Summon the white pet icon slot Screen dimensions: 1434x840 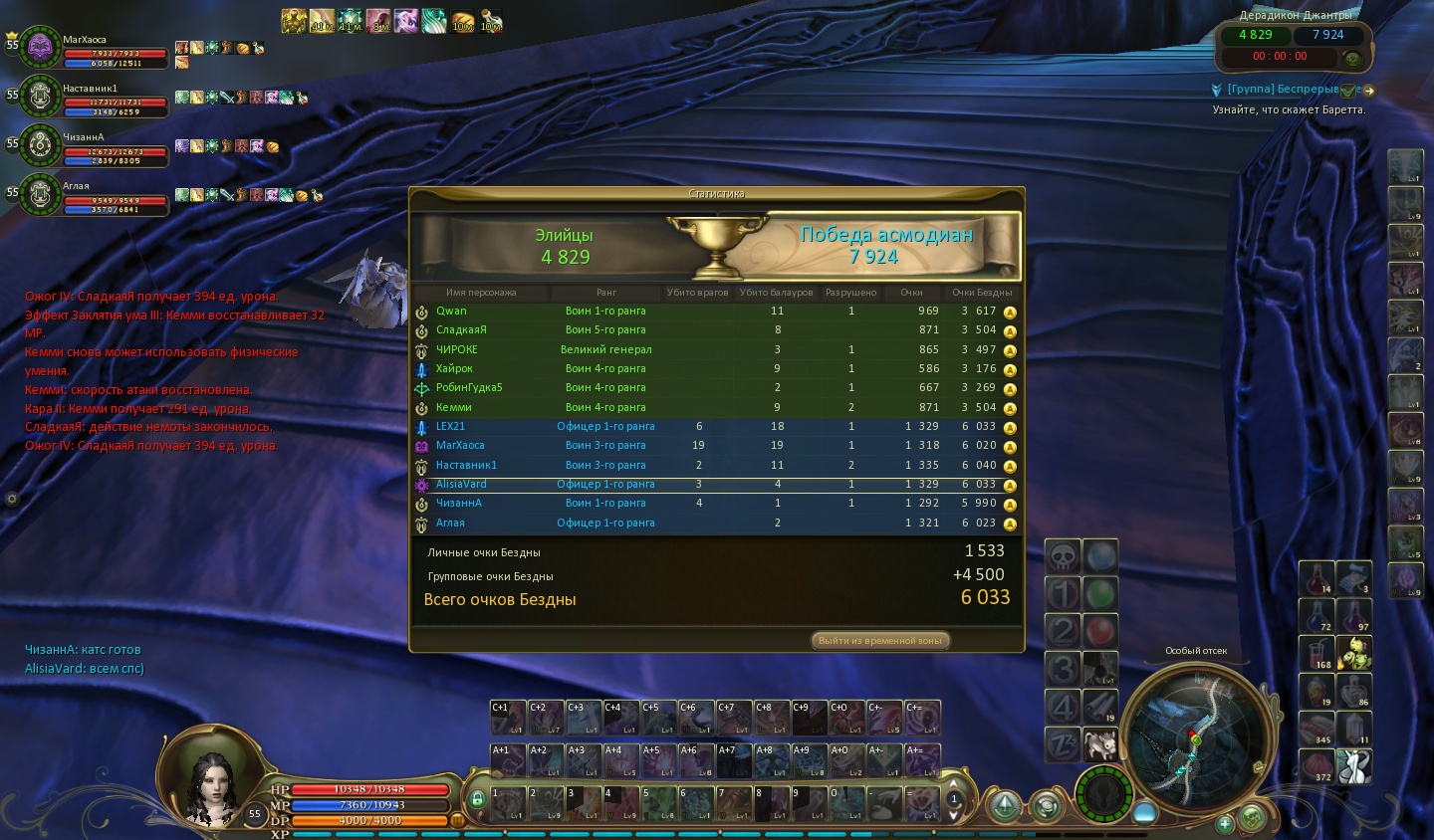(x=1100, y=743)
